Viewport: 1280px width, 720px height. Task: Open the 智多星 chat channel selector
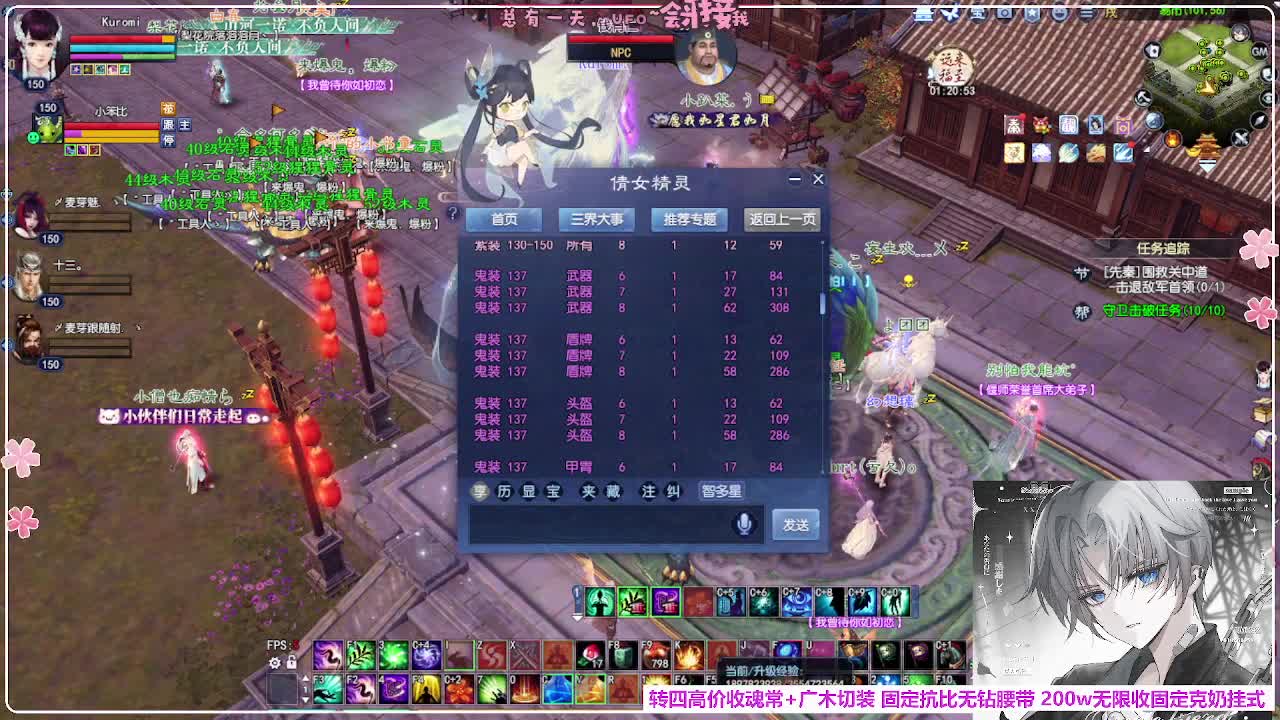(x=723, y=491)
